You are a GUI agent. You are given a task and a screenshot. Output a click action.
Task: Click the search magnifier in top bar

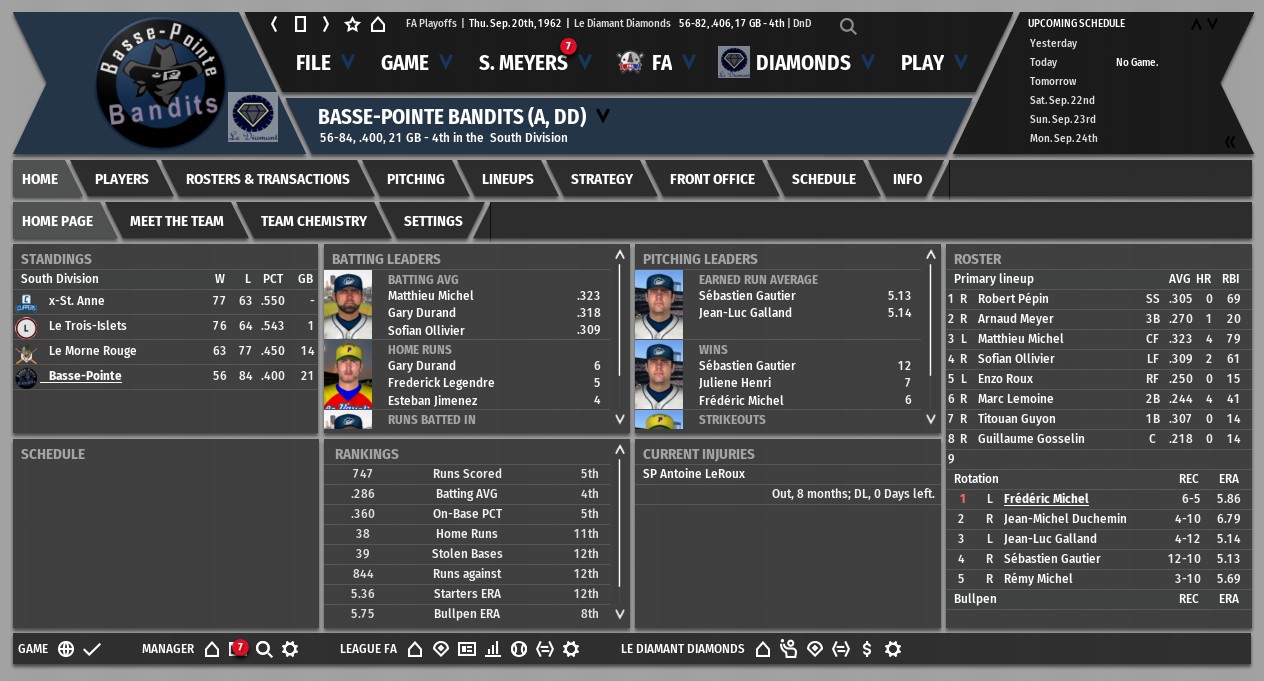pos(848,26)
